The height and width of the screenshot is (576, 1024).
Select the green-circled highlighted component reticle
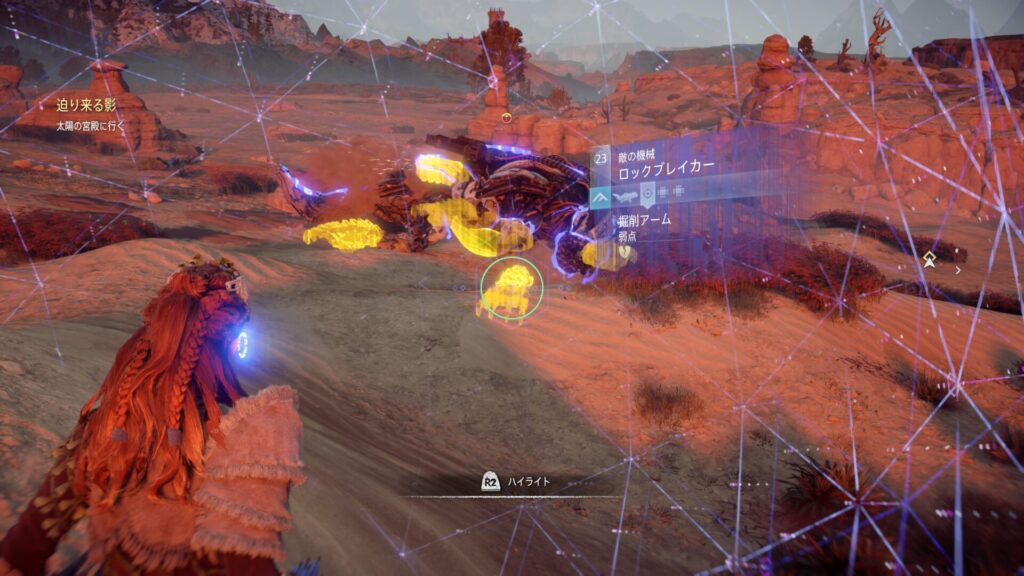[511, 288]
